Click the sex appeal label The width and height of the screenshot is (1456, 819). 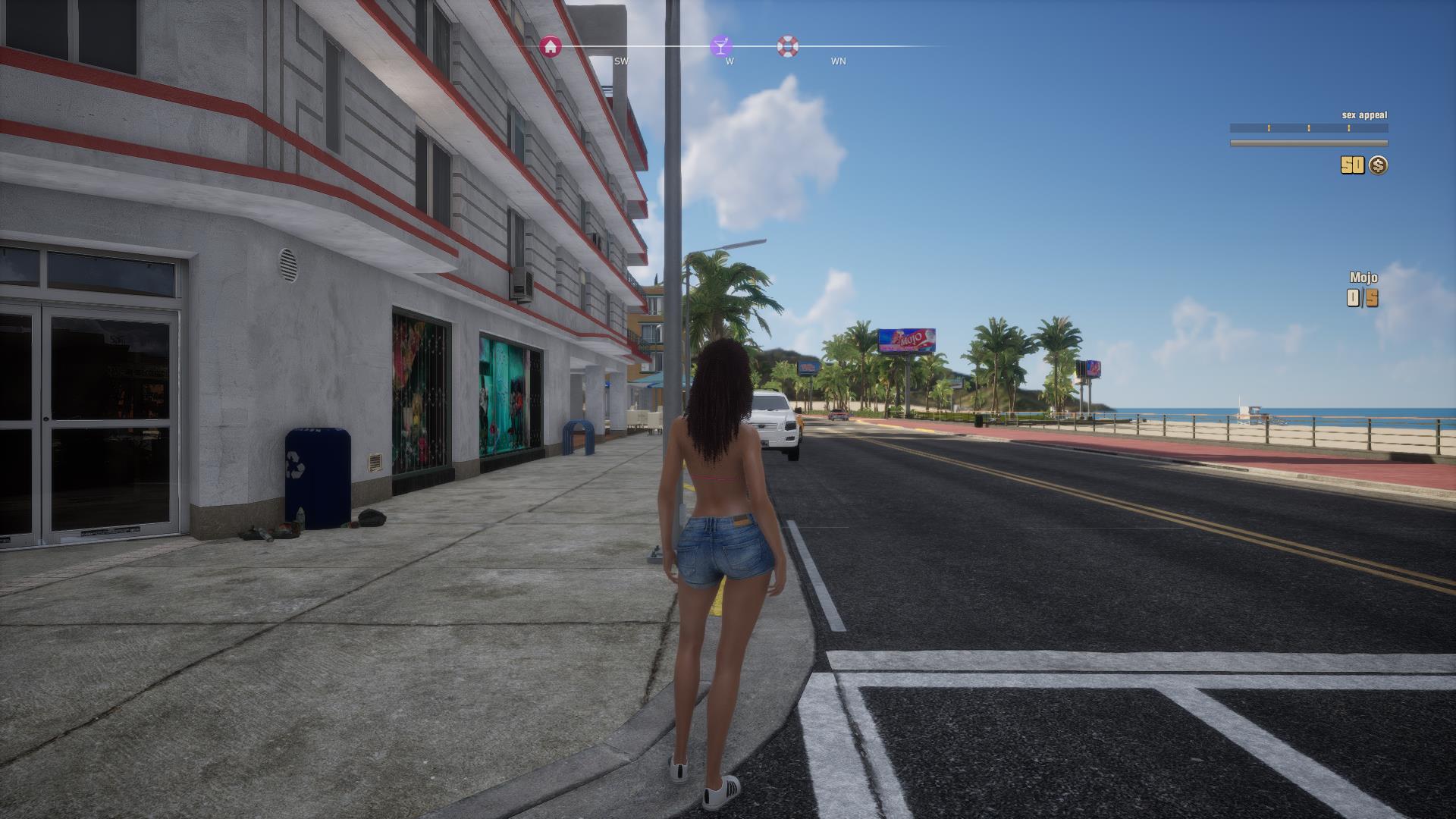[1363, 115]
